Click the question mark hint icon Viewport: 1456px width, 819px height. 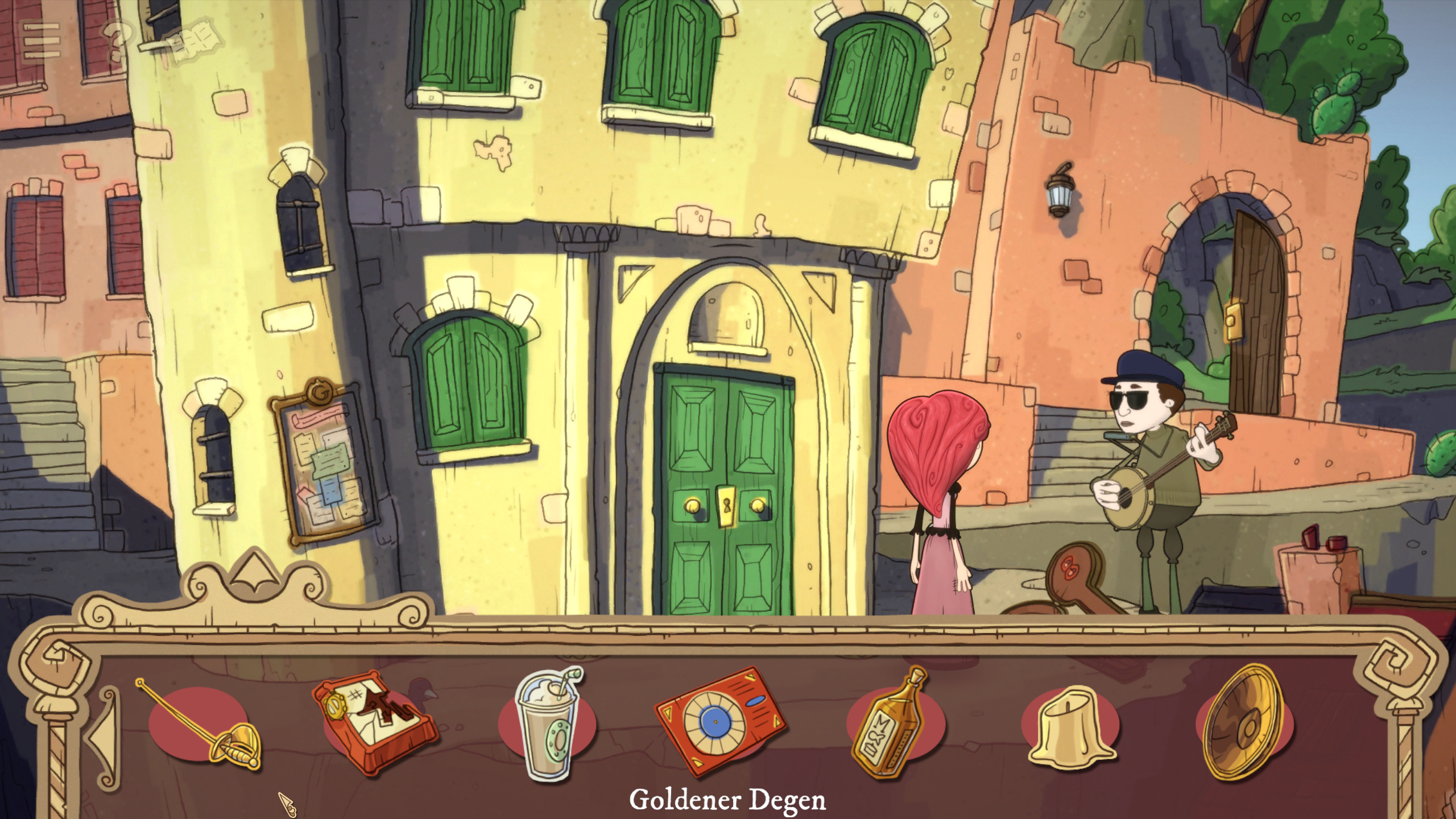click(114, 41)
